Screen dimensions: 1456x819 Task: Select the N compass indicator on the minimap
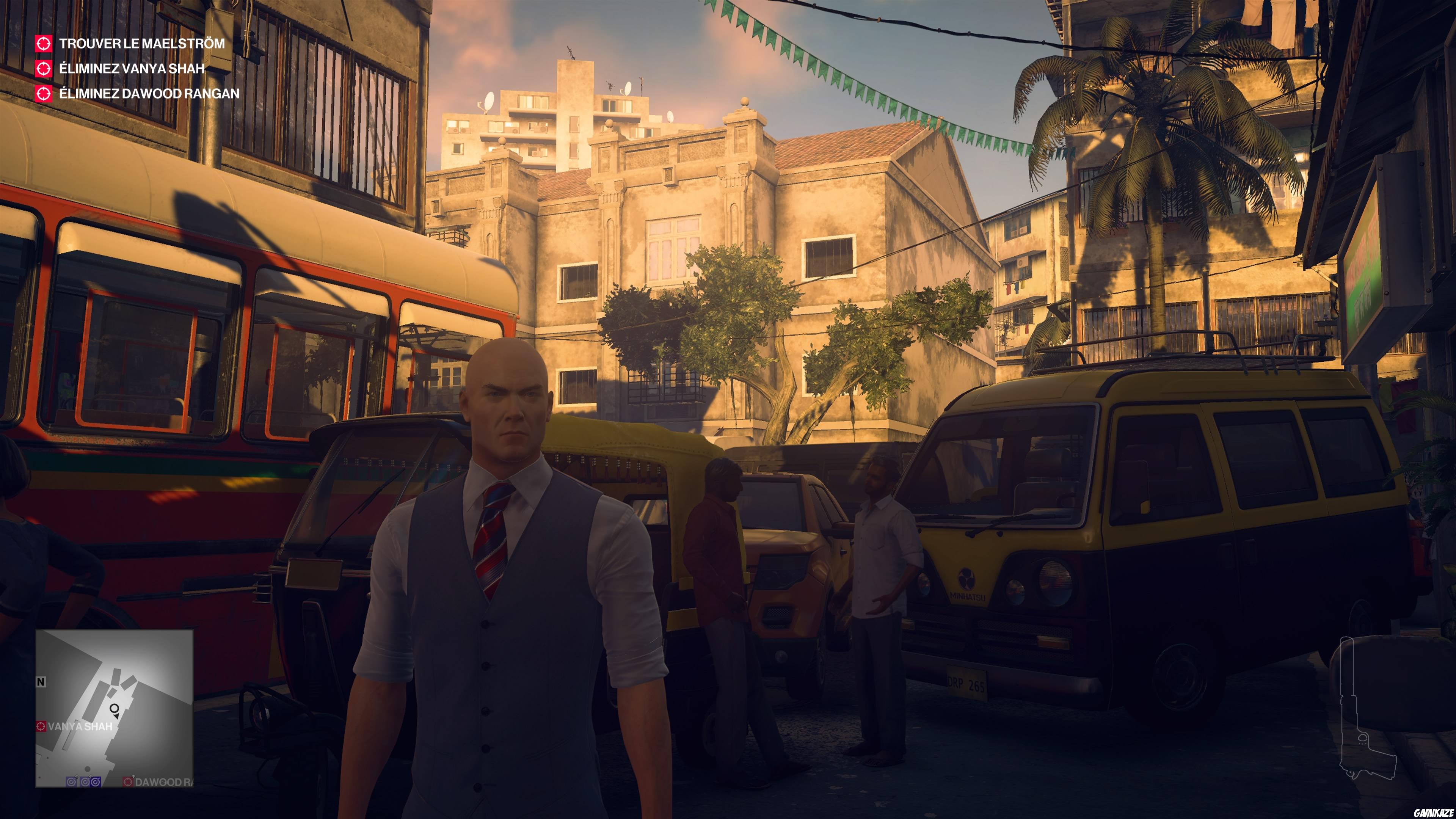(41, 682)
